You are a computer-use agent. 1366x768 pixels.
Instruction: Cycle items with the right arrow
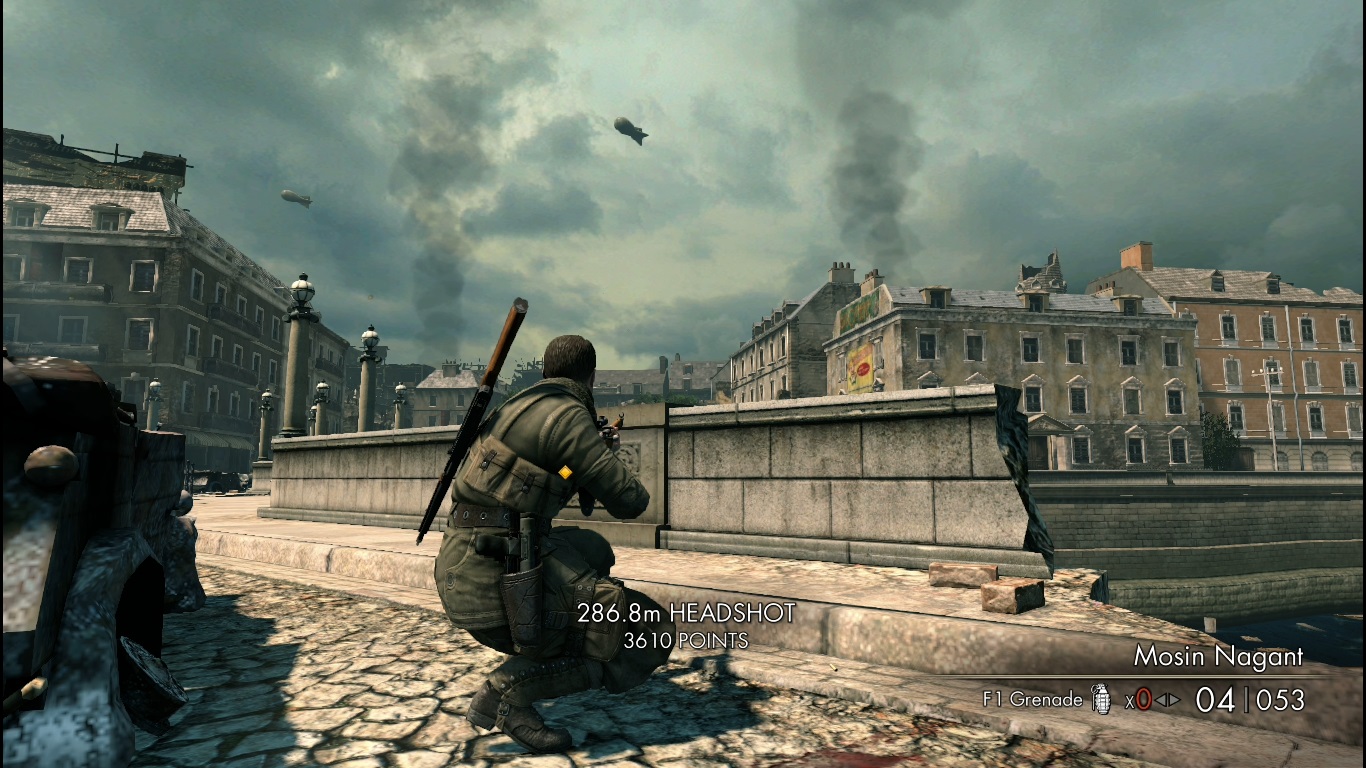(1174, 700)
